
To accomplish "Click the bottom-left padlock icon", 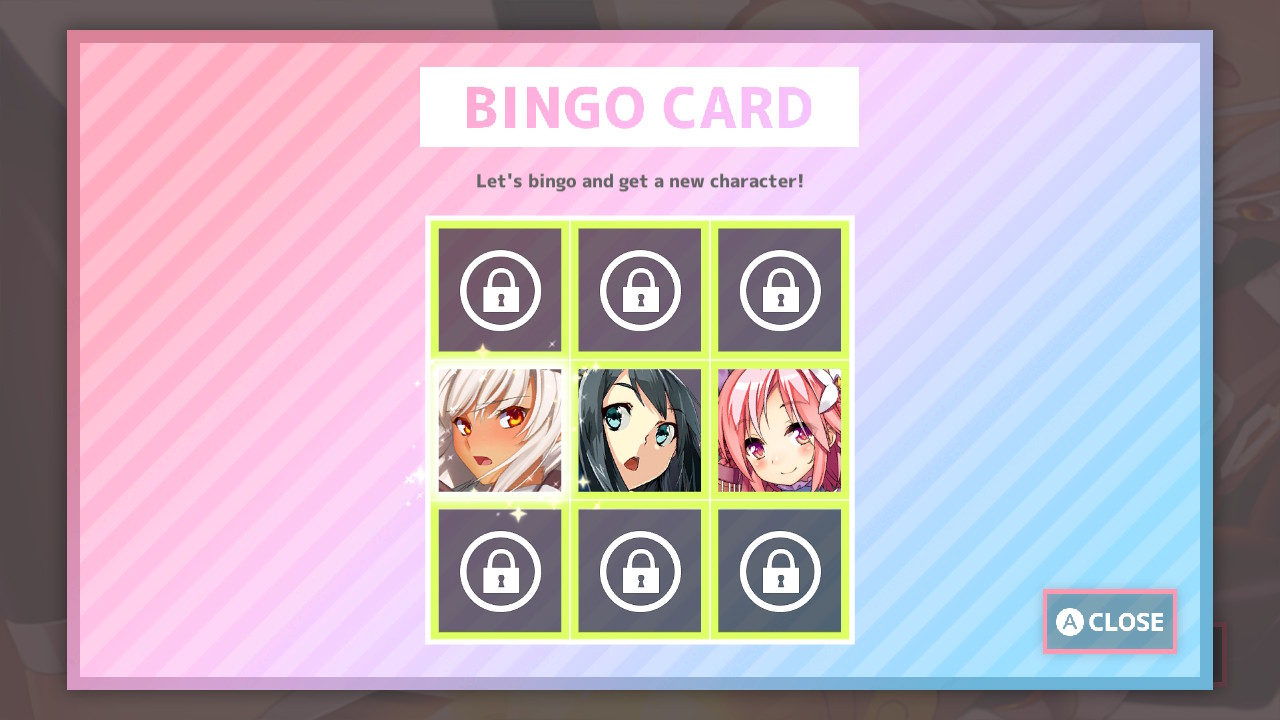I will point(499,570).
